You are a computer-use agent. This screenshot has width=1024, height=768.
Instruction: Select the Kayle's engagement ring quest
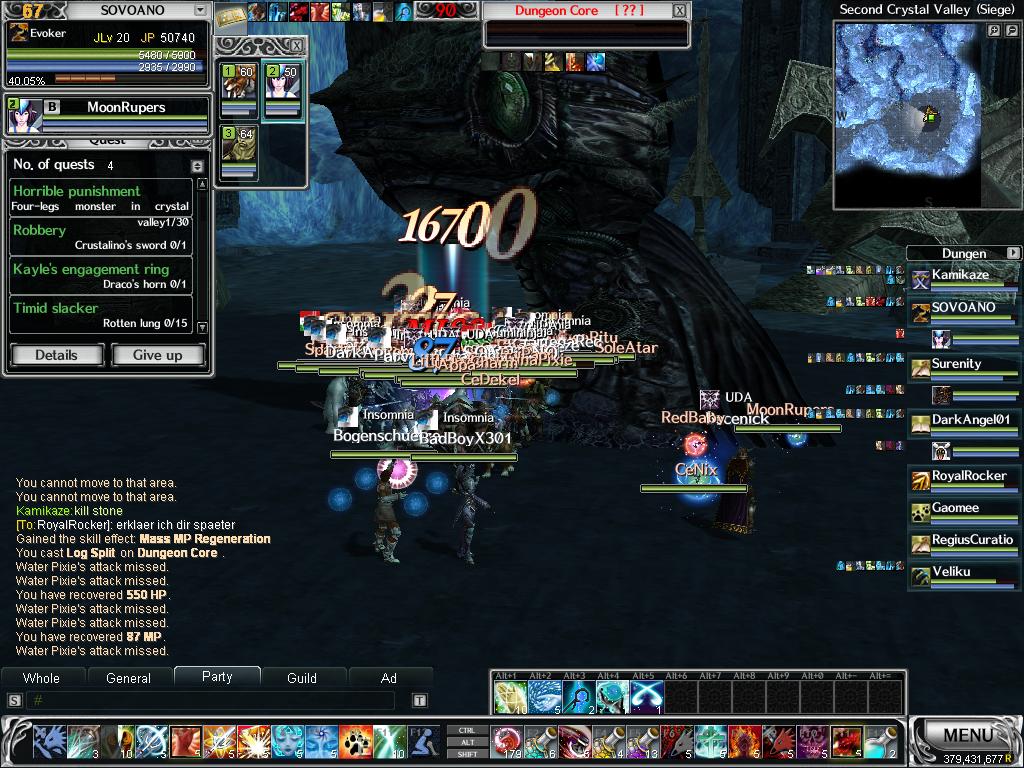click(100, 275)
